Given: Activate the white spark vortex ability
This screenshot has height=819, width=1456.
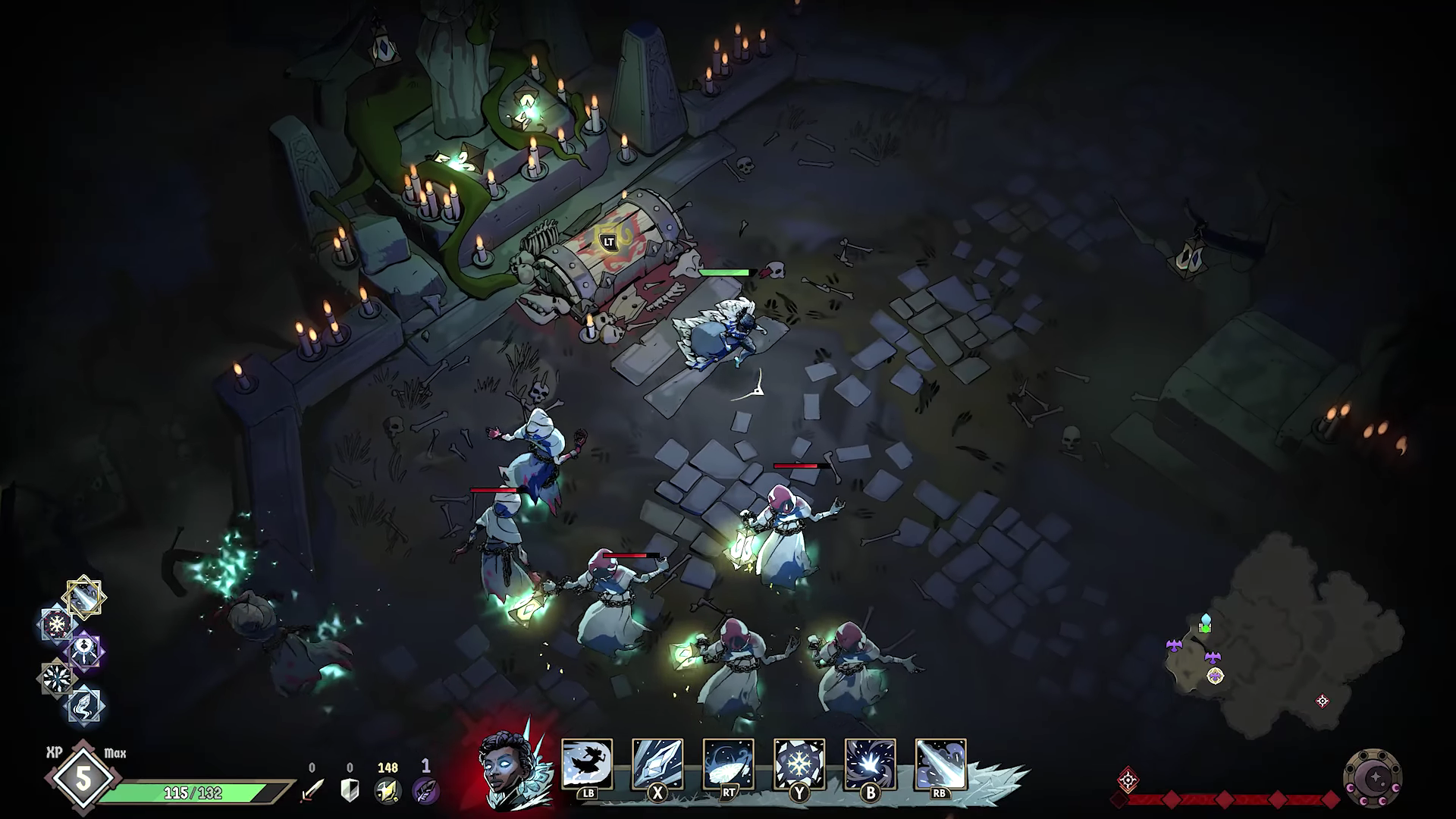Looking at the screenshot, I should click(870, 764).
